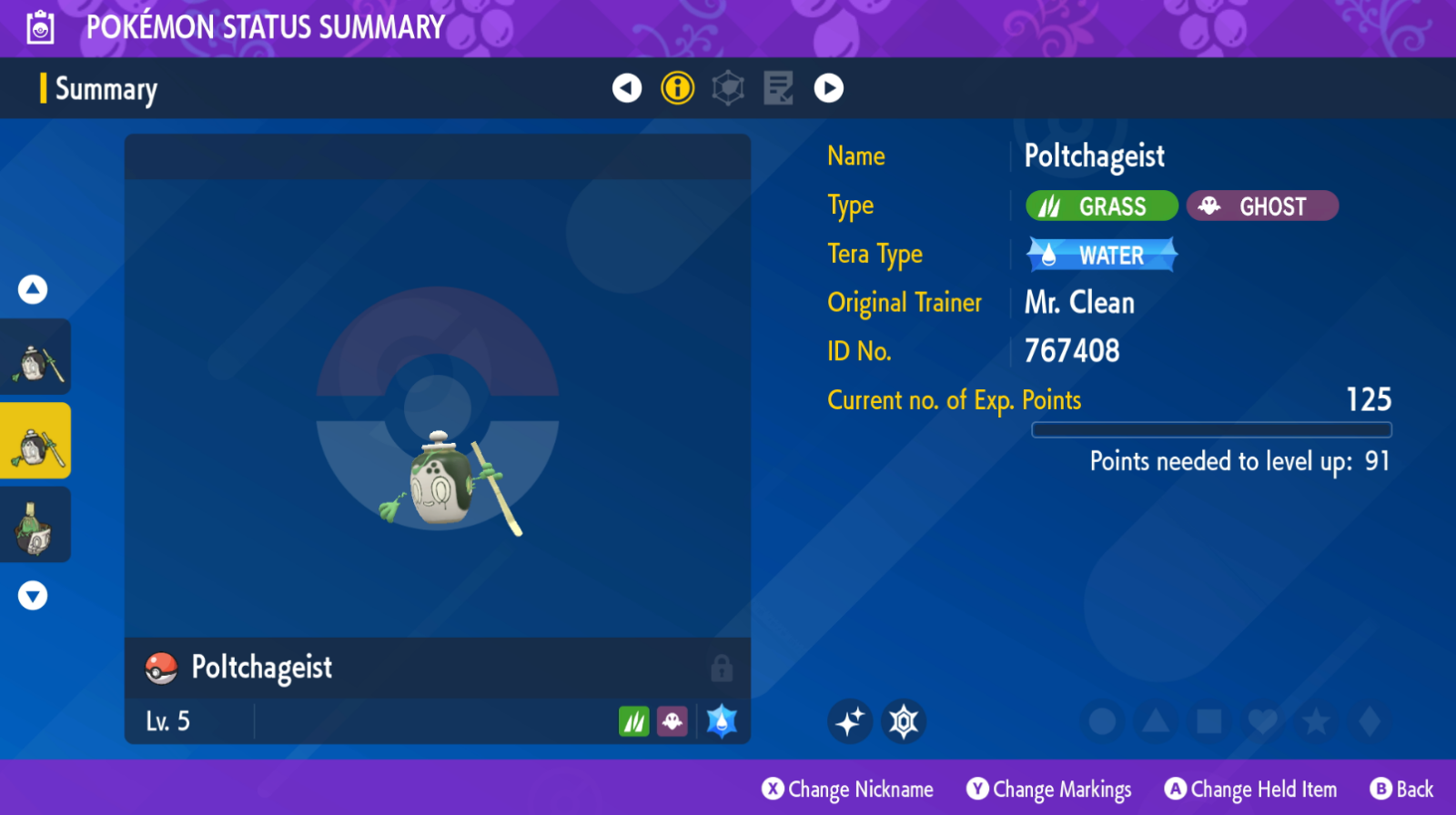Image resolution: width=1456 pixels, height=815 pixels.
Task: Click the Poké Ball icon beside Poltchageist's name
Action: pyautogui.click(x=161, y=669)
